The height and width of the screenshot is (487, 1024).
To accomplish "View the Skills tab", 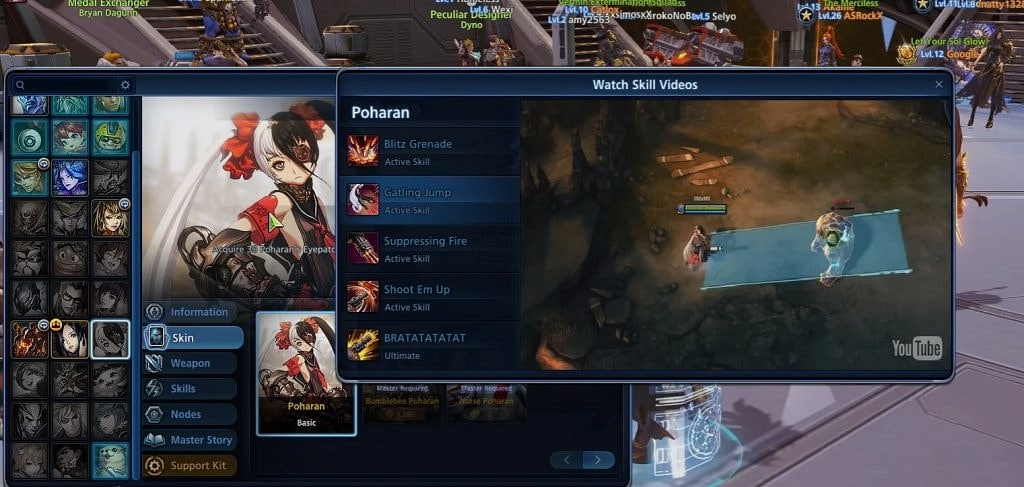I will 191,389.
